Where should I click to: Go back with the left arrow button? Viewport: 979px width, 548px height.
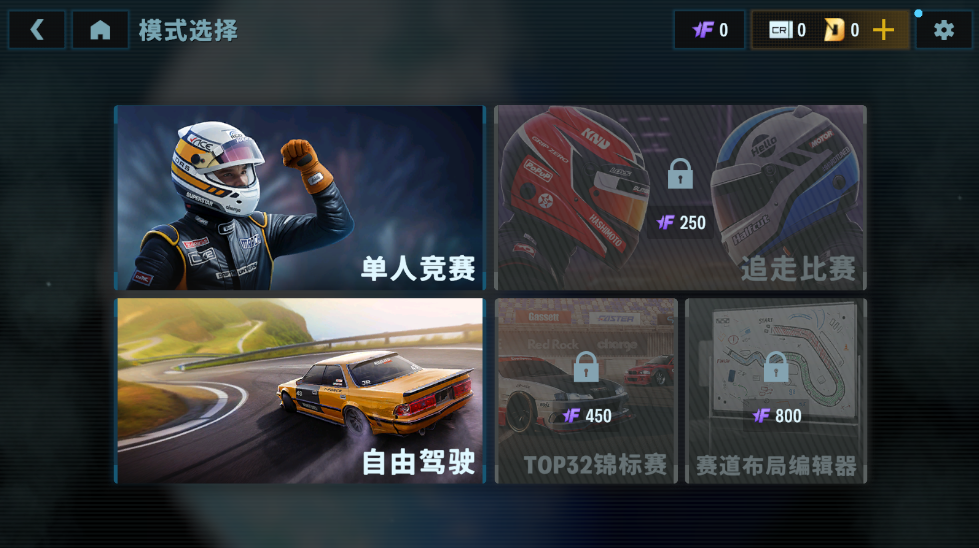pyautogui.click(x=37, y=30)
